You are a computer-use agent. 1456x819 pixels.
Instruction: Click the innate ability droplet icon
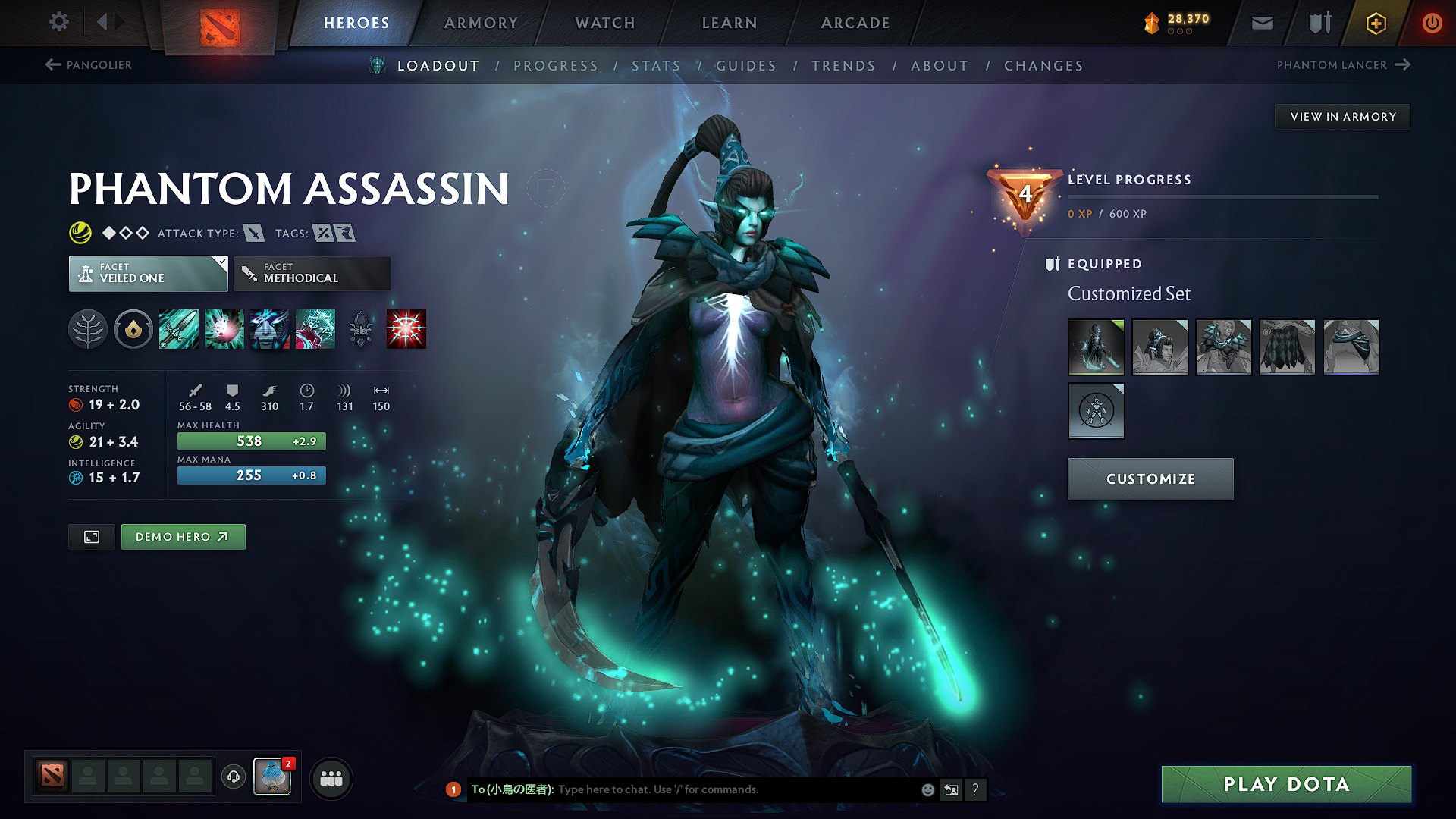133,328
